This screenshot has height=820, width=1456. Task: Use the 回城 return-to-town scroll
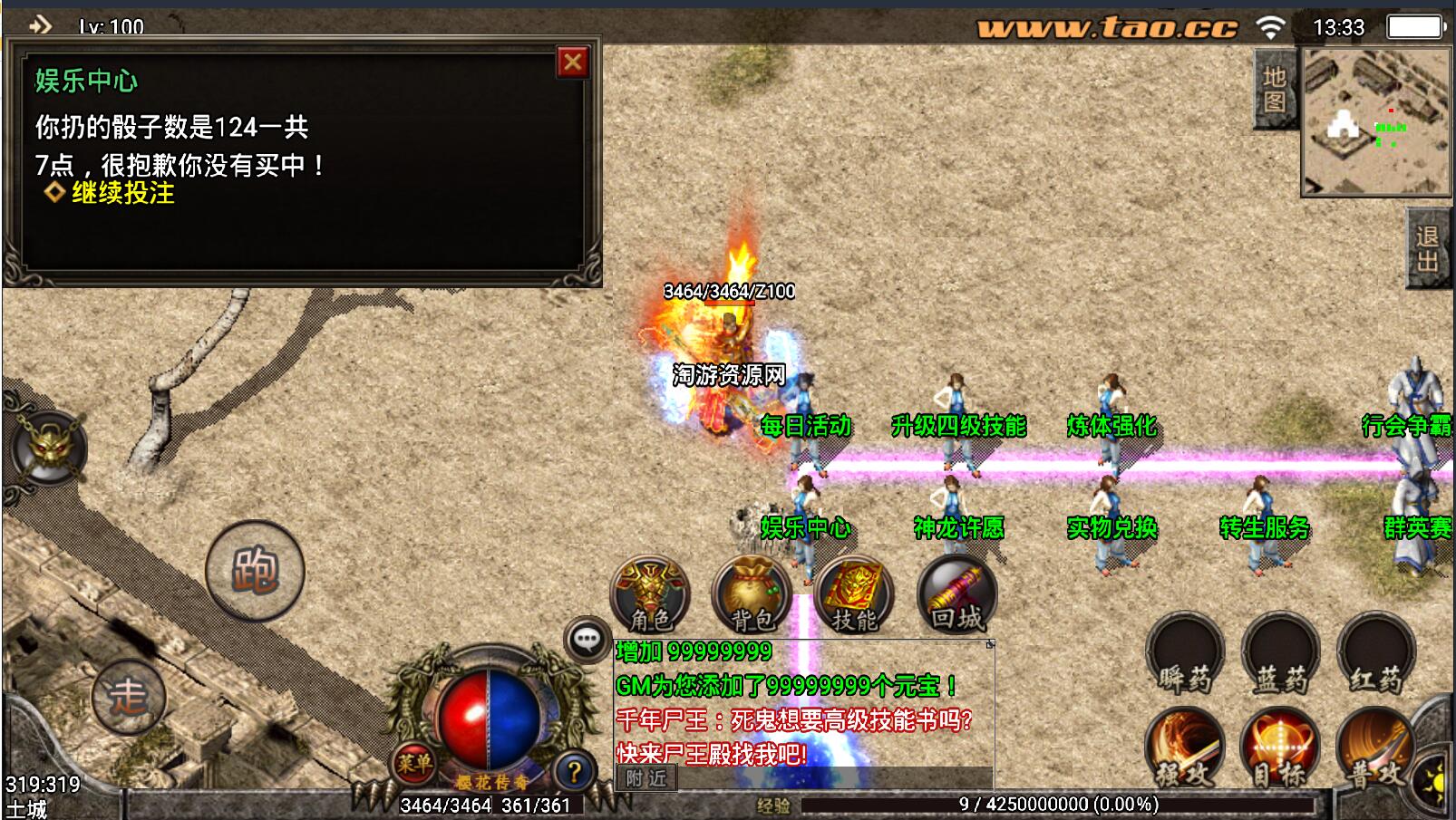(956, 595)
